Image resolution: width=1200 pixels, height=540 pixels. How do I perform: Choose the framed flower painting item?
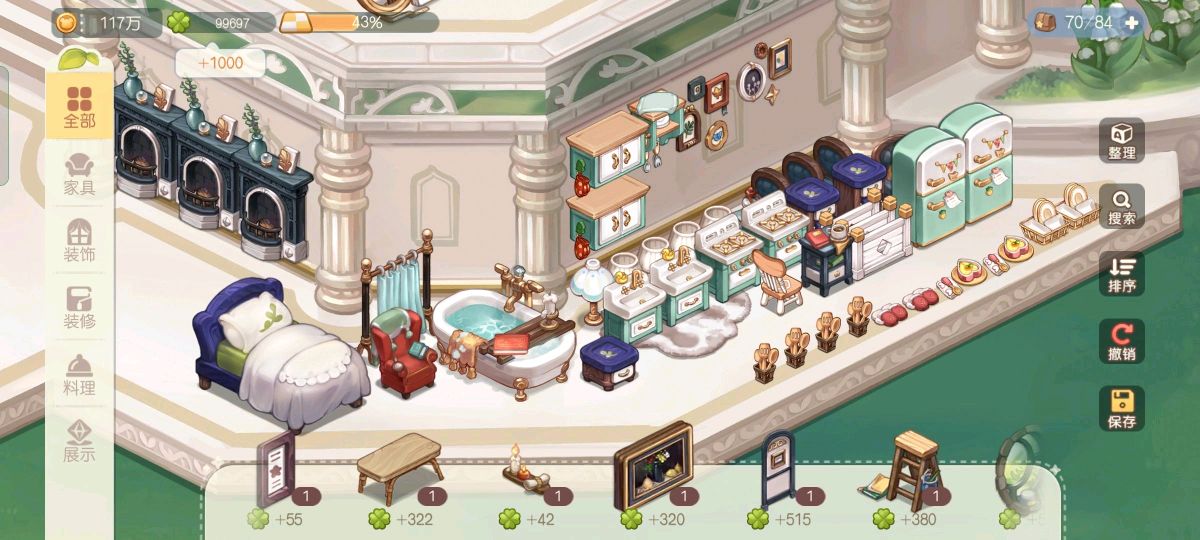(654, 465)
